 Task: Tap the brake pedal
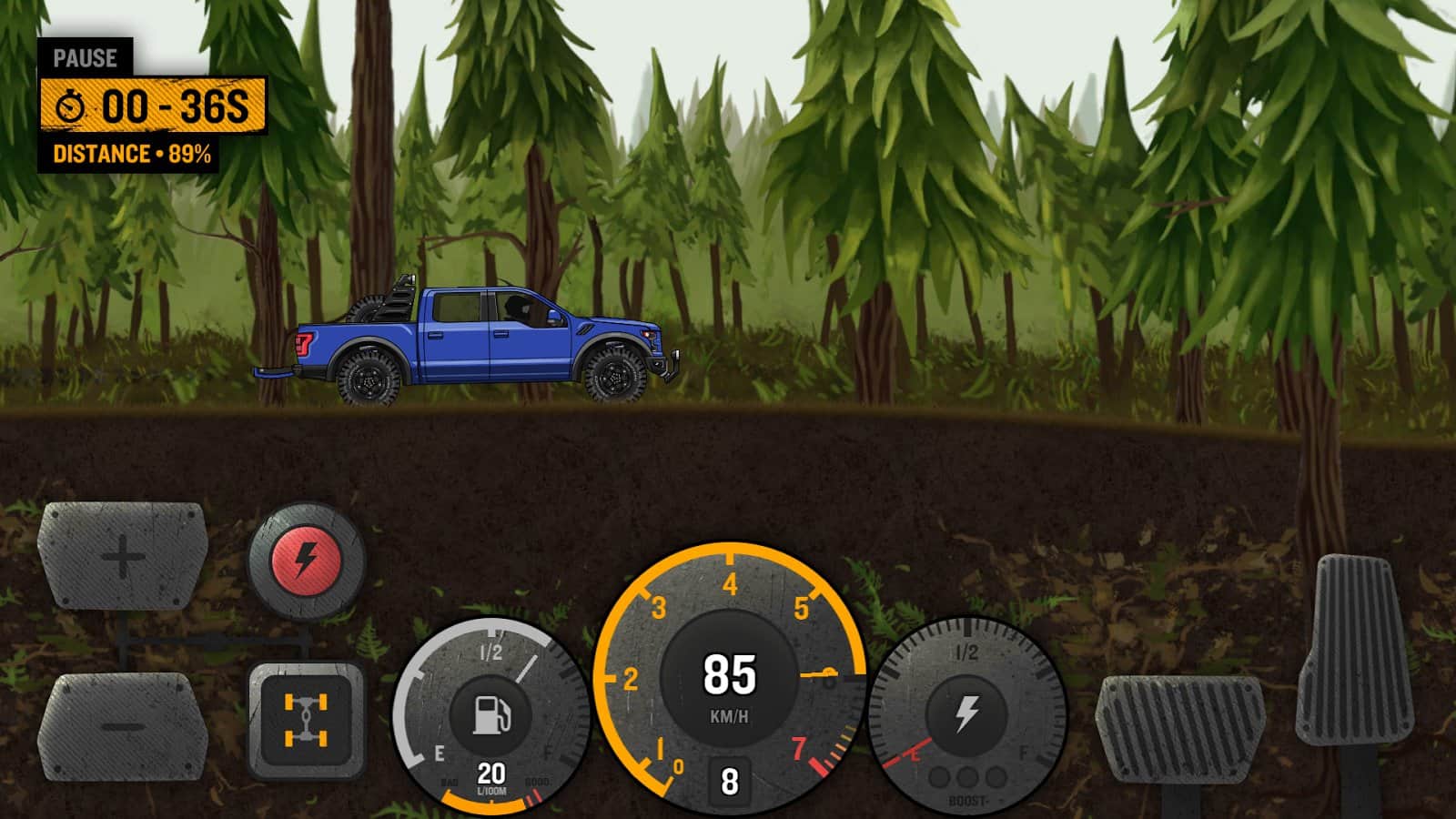(x=1179, y=728)
